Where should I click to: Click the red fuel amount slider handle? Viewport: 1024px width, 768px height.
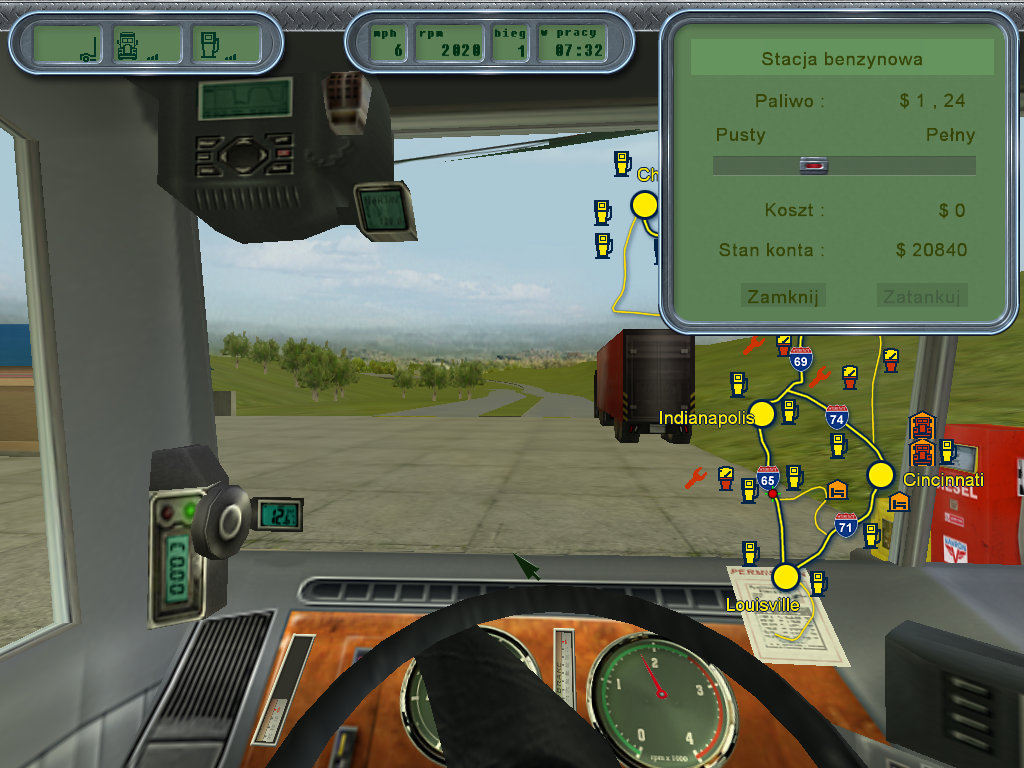[x=815, y=166]
